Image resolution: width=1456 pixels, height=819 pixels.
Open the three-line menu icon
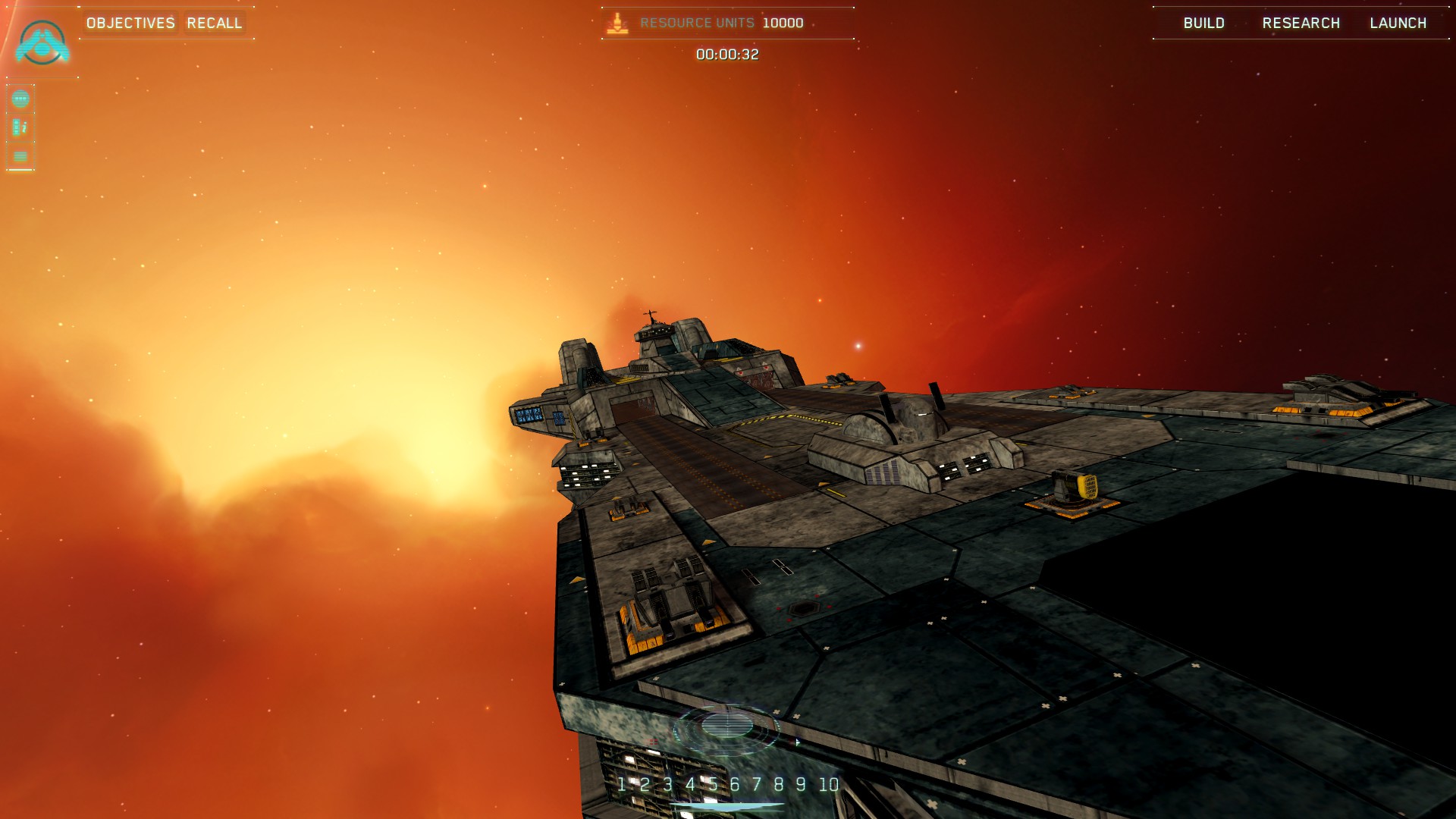click(20, 156)
